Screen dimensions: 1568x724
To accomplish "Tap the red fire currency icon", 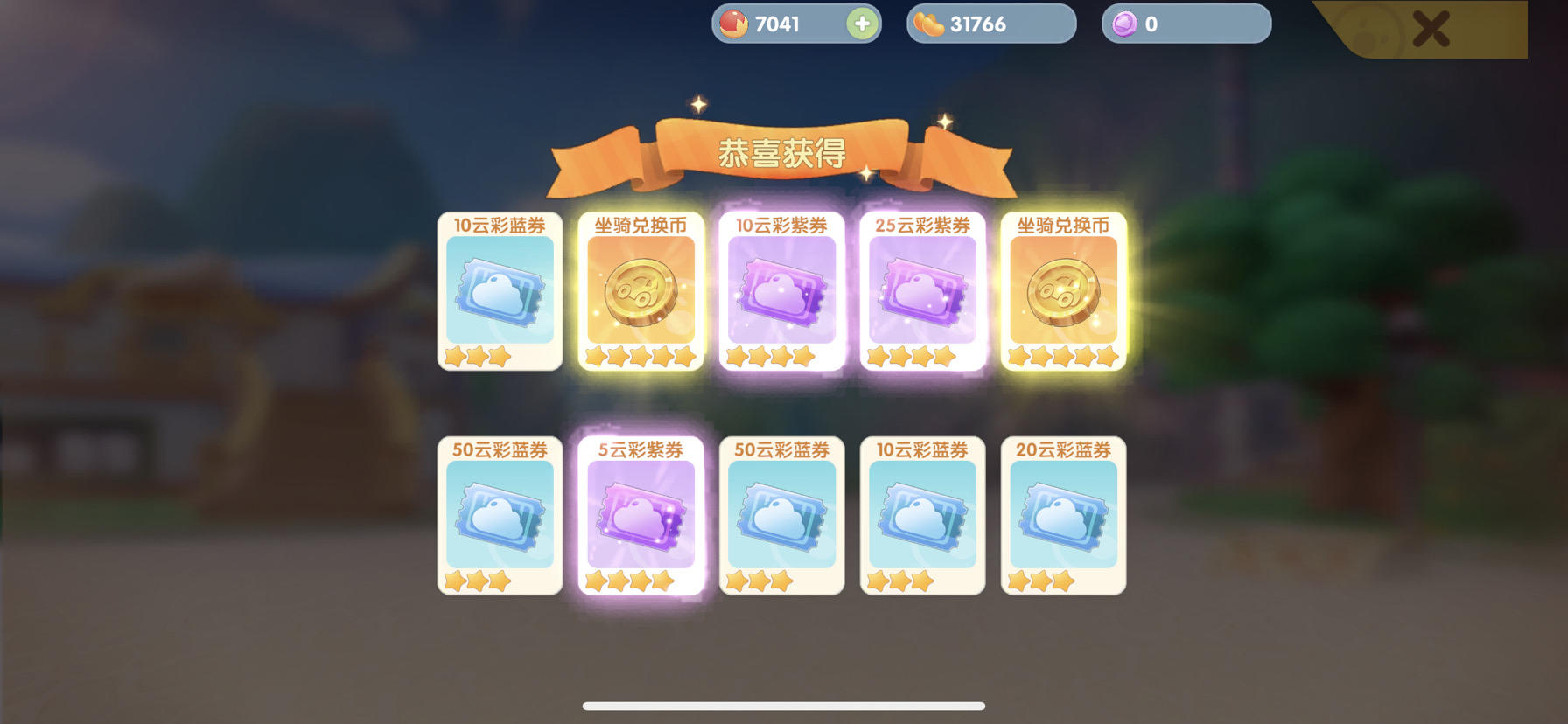I will click(x=731, y=24).
